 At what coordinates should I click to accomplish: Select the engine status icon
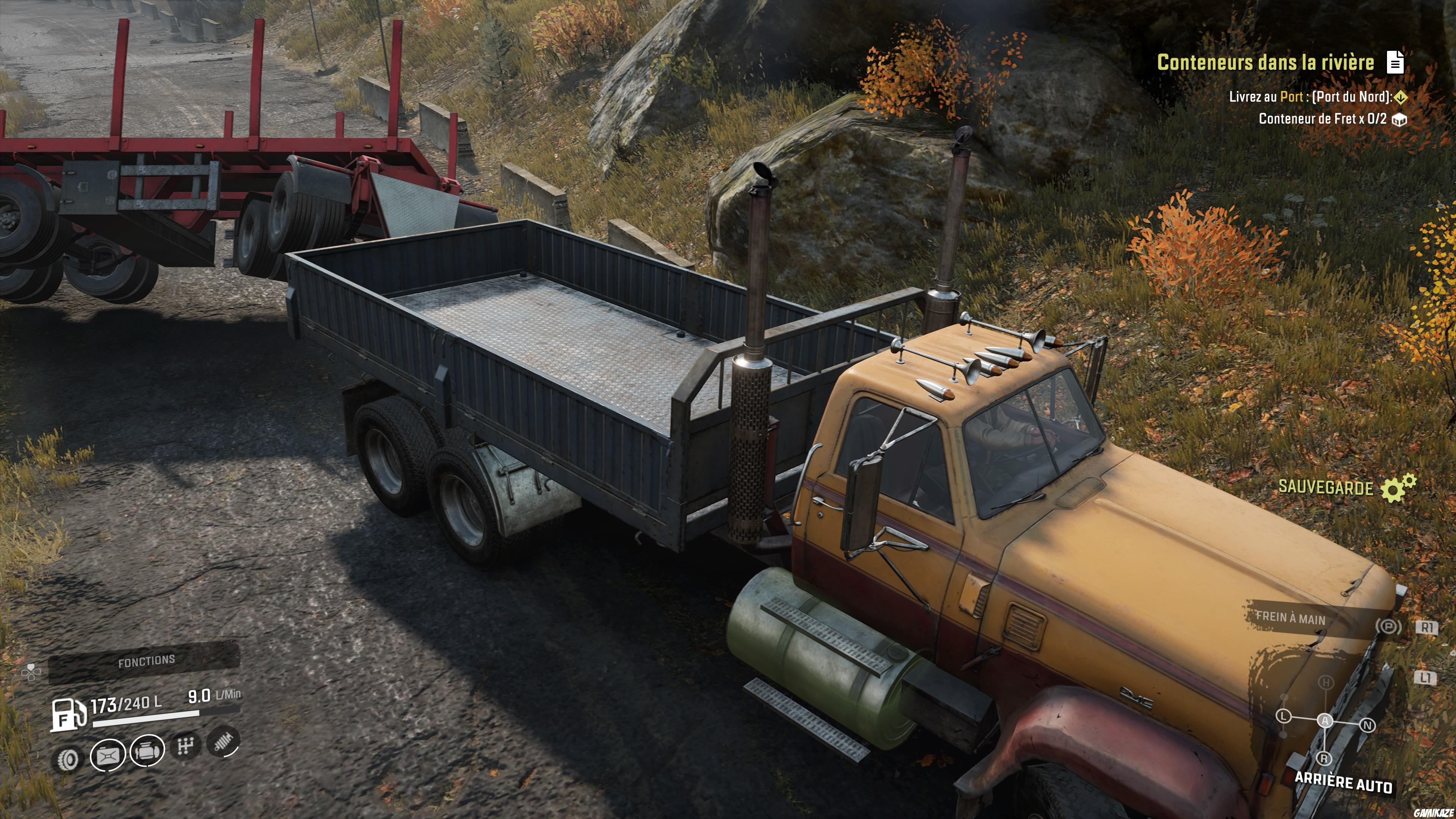point(147,751)
